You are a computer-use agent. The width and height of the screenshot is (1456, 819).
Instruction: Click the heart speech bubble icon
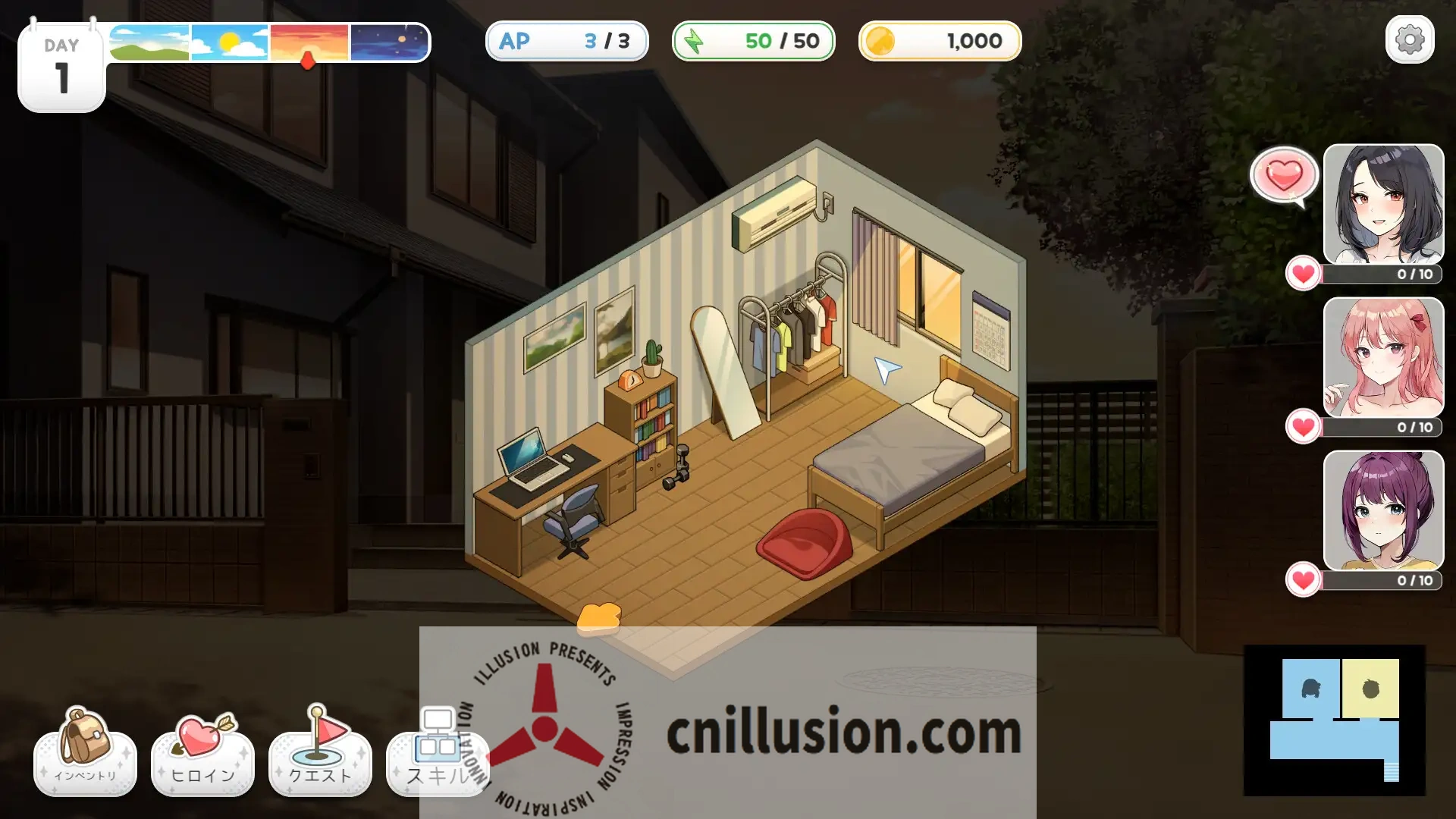click(1284, 176)
